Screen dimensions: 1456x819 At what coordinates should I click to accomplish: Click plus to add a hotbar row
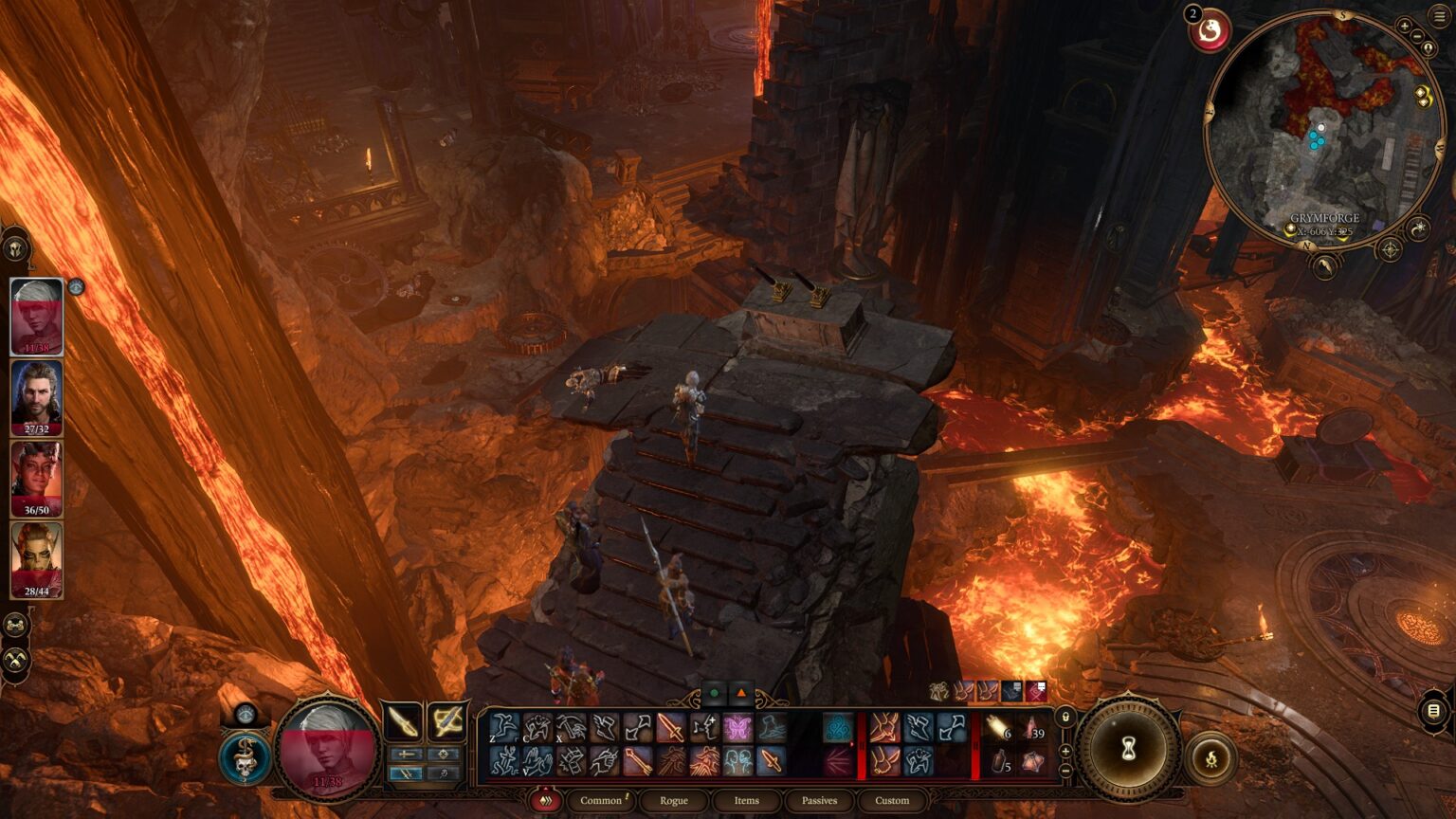tap(1064, 749)
